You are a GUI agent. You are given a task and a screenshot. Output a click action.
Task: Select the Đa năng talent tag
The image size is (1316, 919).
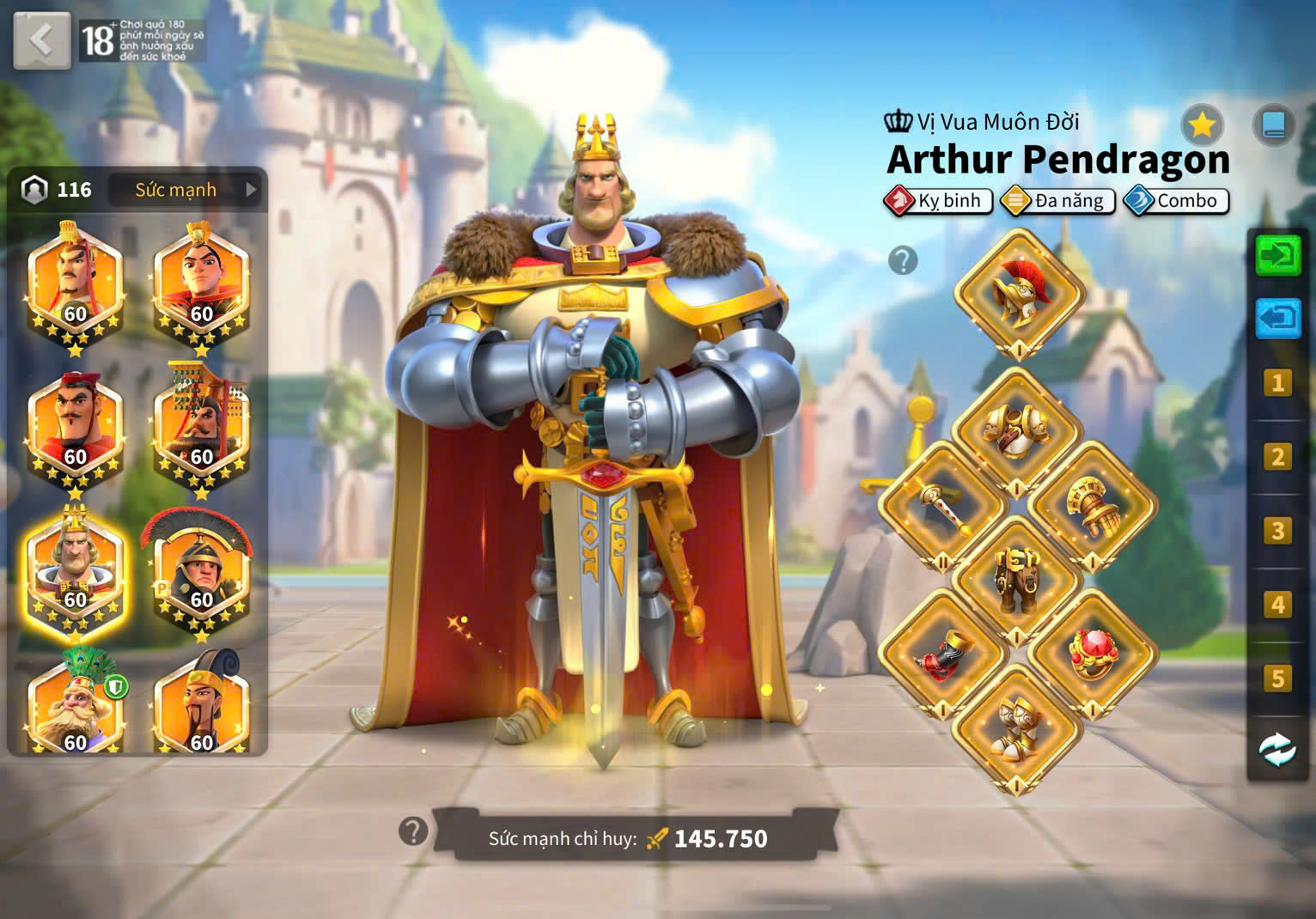1058,201
